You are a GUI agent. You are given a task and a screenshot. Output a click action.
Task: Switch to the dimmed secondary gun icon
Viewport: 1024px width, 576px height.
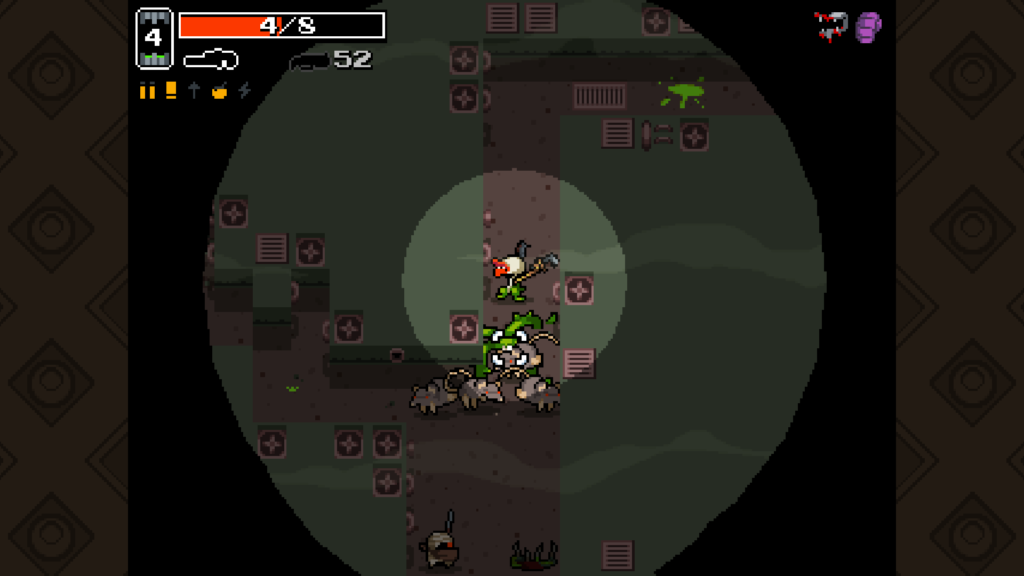[310, 61]
